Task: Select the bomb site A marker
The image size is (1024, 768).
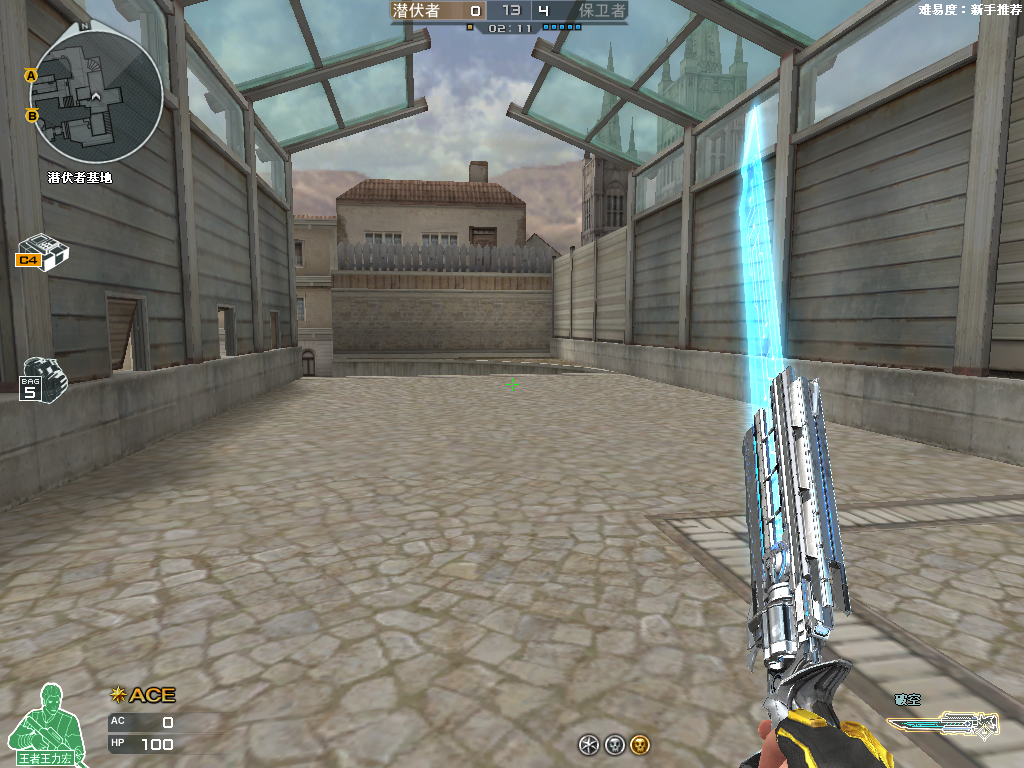Action: [31, 75]
